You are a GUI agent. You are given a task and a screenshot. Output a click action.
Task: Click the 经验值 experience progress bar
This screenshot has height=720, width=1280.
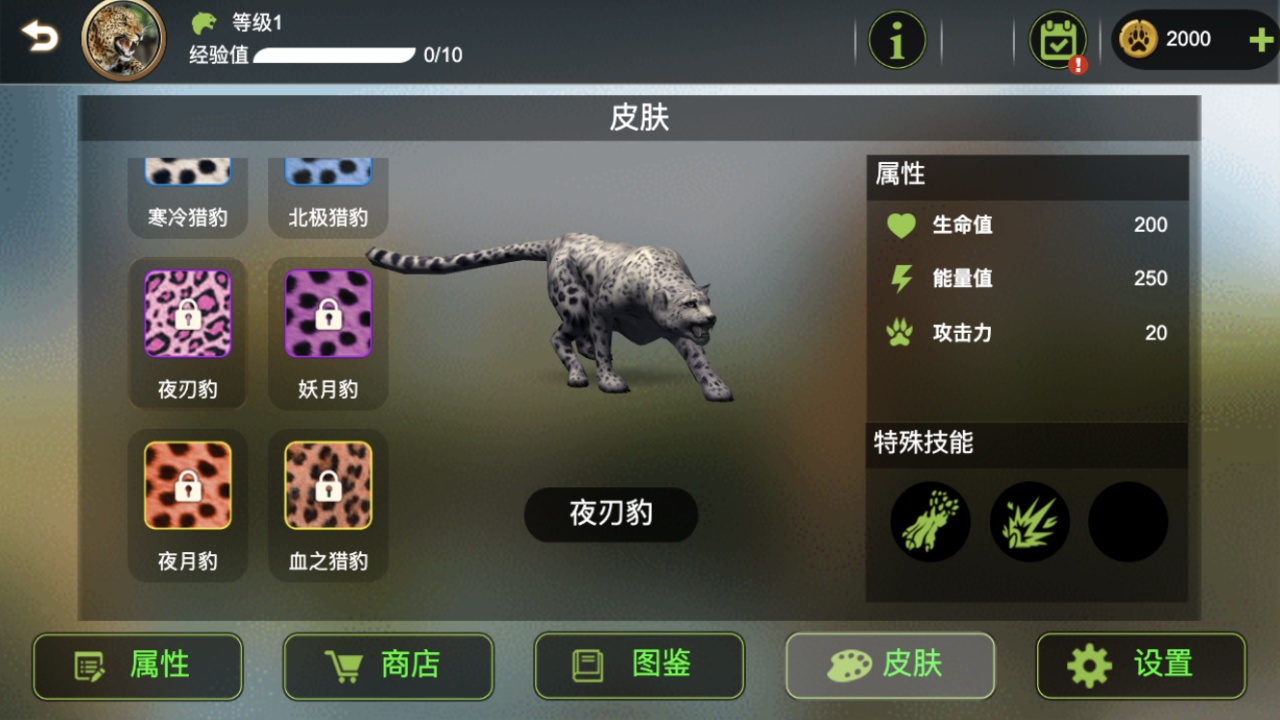(x=335, y=55)
